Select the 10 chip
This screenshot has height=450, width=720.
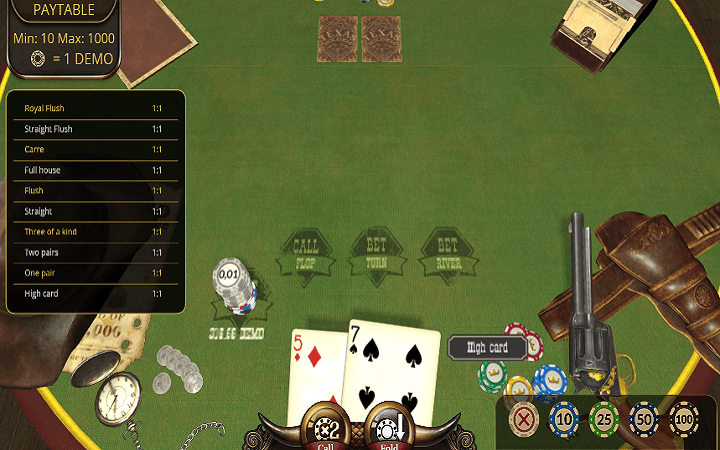pos(564,418)
